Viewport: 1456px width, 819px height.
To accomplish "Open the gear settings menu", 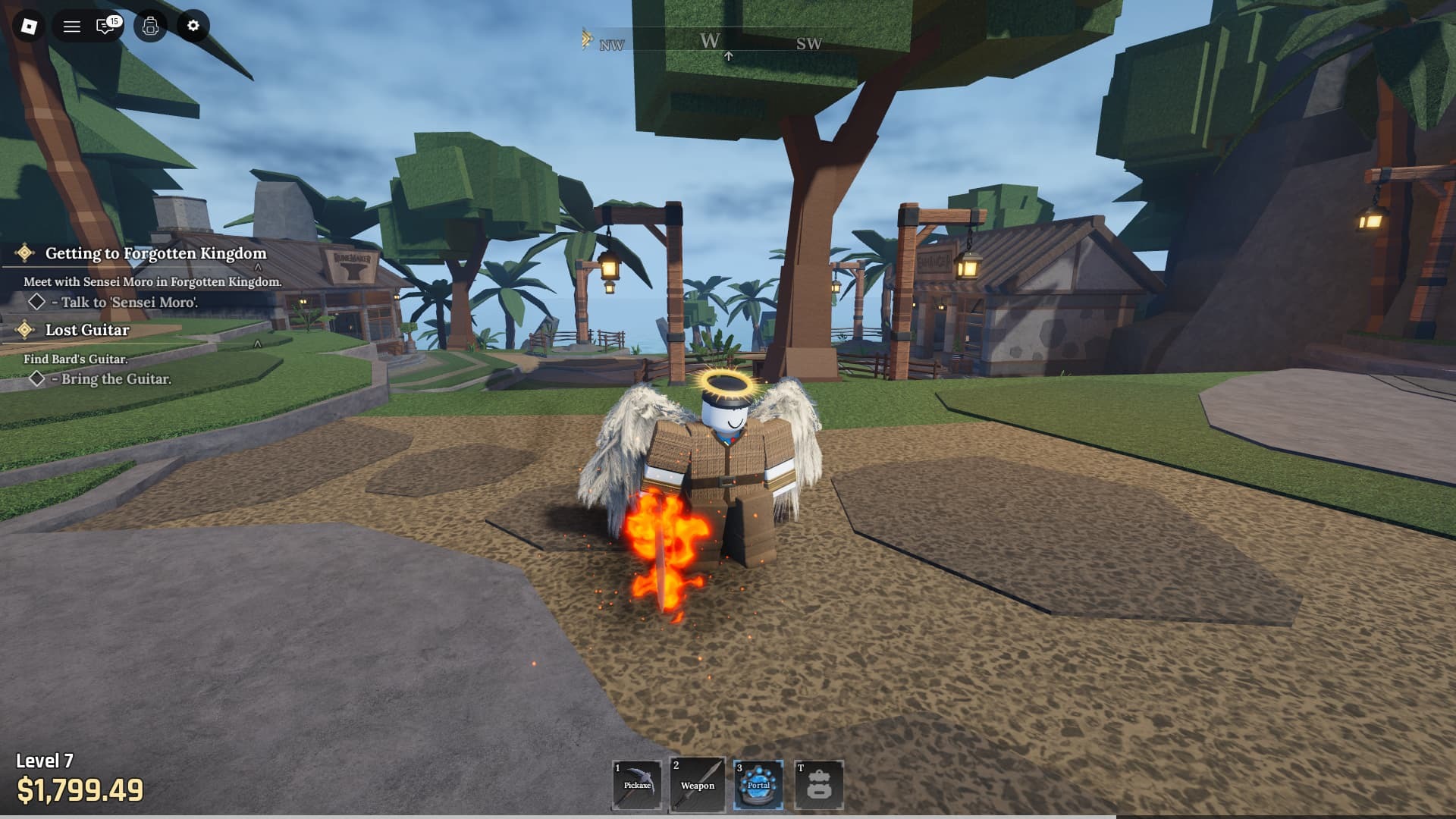I will point(193,27).
